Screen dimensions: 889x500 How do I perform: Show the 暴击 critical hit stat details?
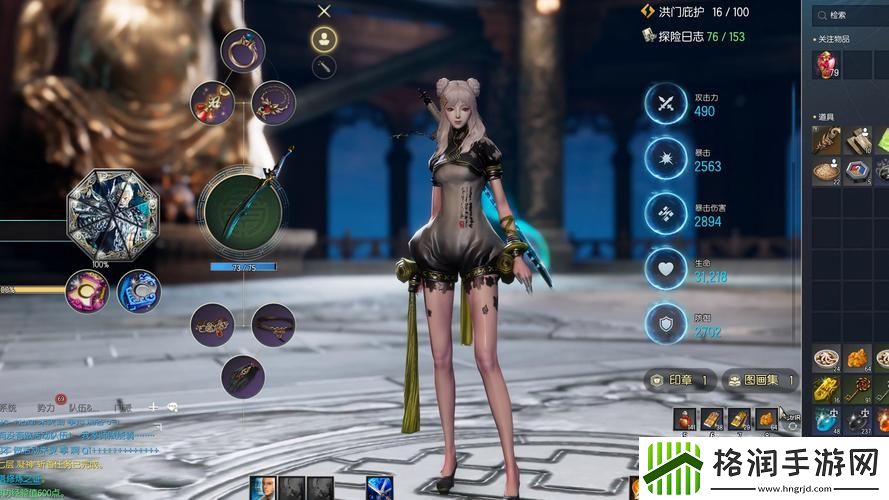click(666, 159)
